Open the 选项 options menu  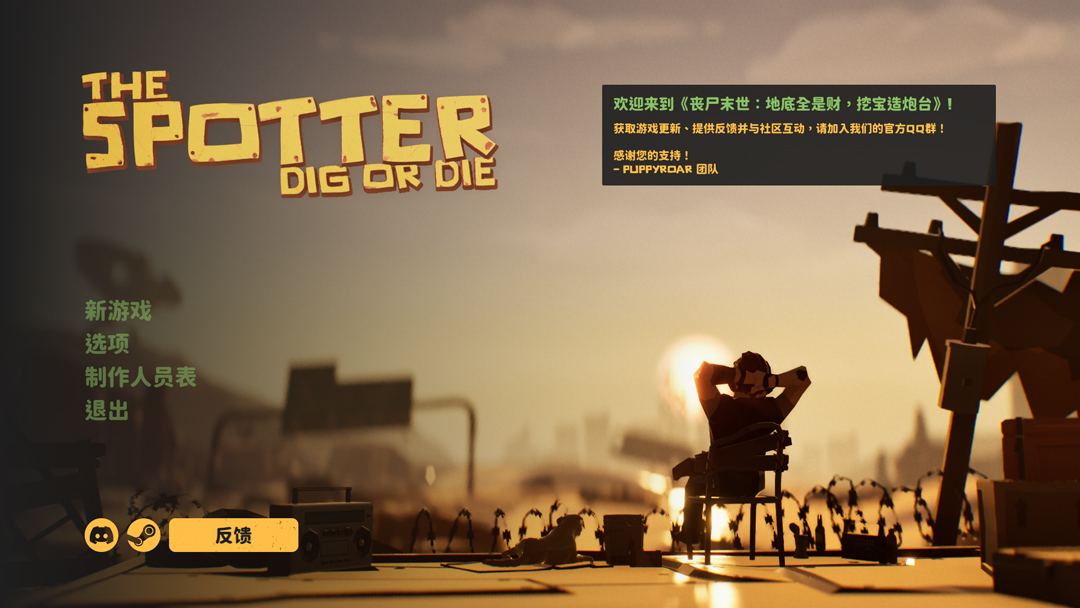click(x=107, y=344)
